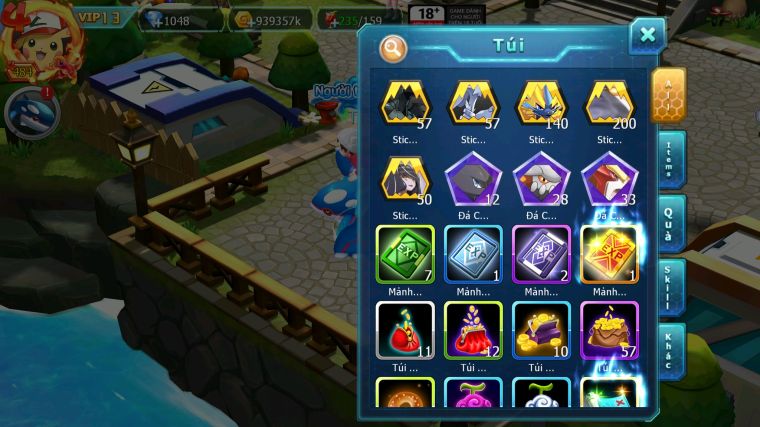Select the green EXP Mảnh card

pos(405,252)
